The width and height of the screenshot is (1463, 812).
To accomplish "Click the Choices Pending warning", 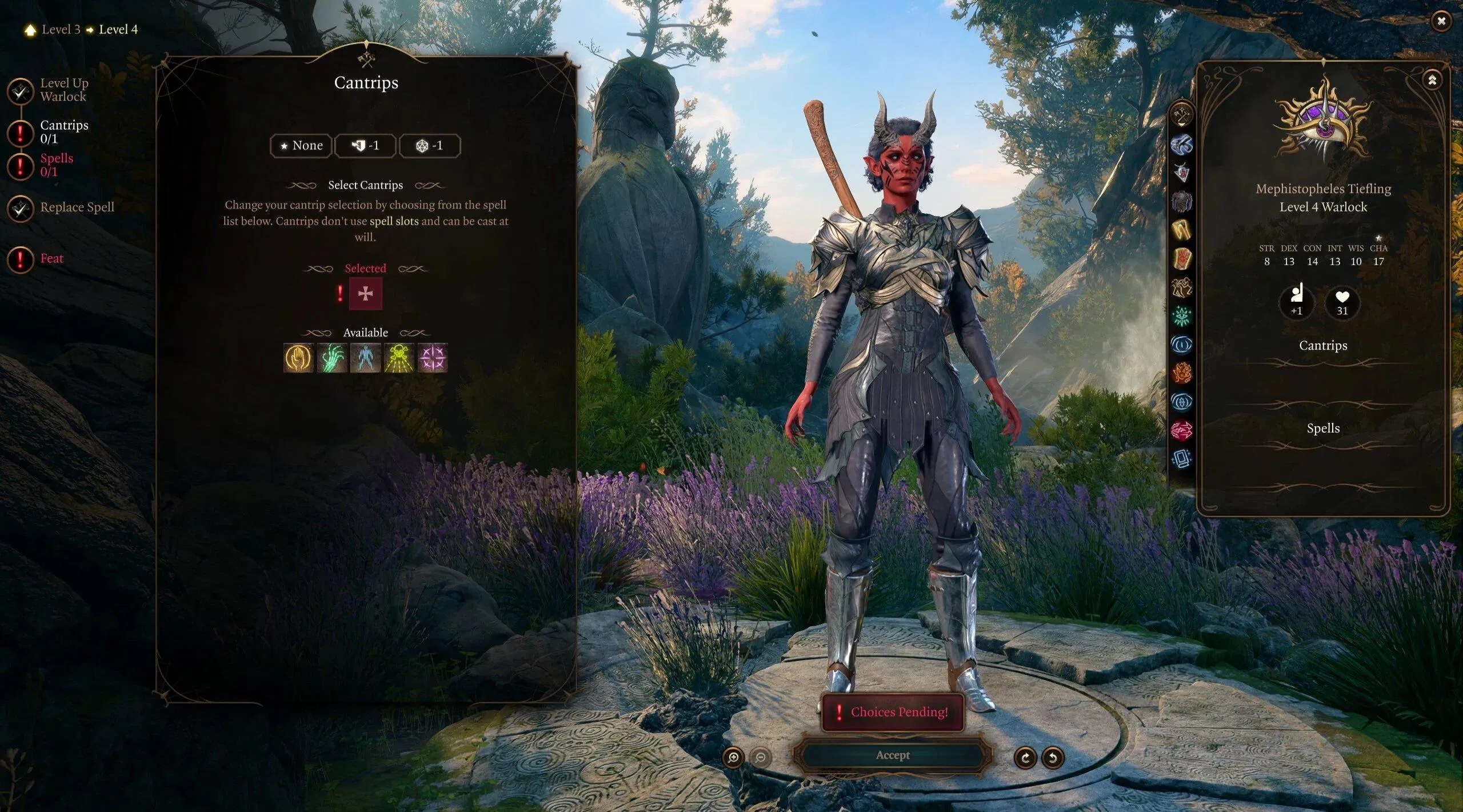I will [892, 712].
